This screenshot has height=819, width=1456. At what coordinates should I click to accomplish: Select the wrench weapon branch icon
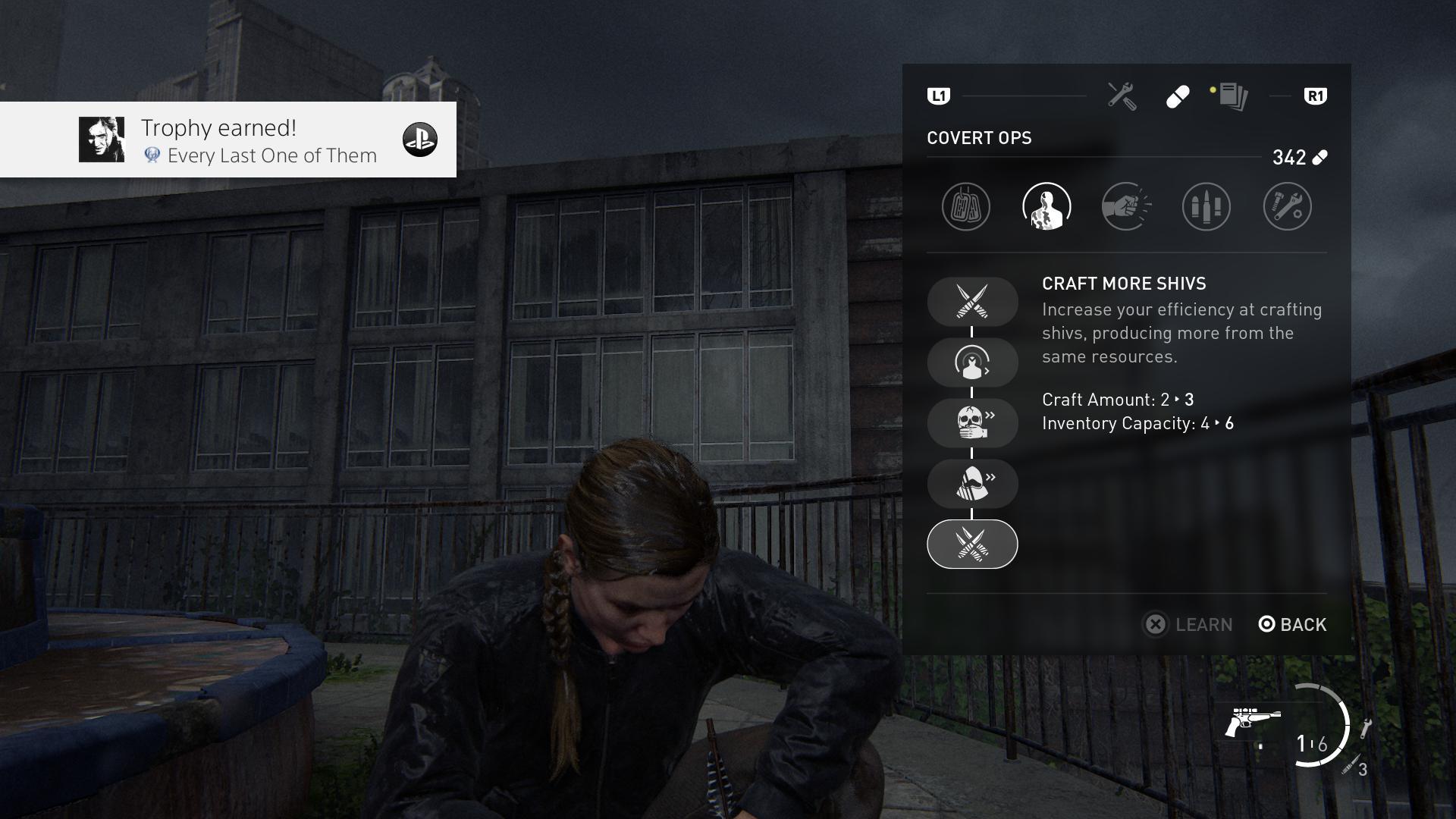point(1287,206)
